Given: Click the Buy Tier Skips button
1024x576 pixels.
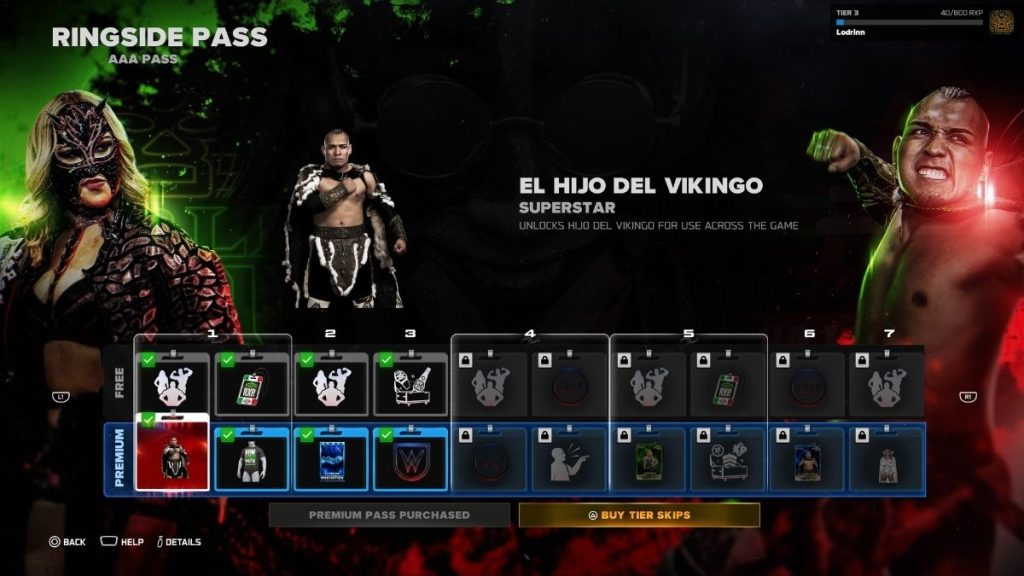Looking at the screenshot, I should coord(639,515).
